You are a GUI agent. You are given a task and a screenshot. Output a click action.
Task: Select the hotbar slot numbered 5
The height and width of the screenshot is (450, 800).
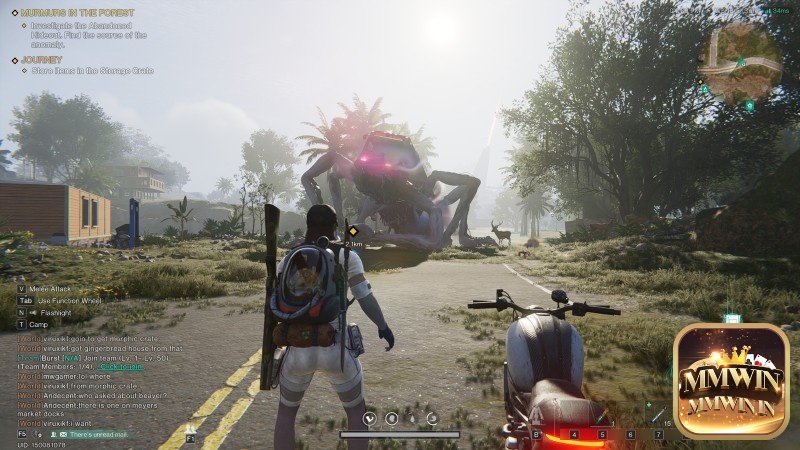602,435
